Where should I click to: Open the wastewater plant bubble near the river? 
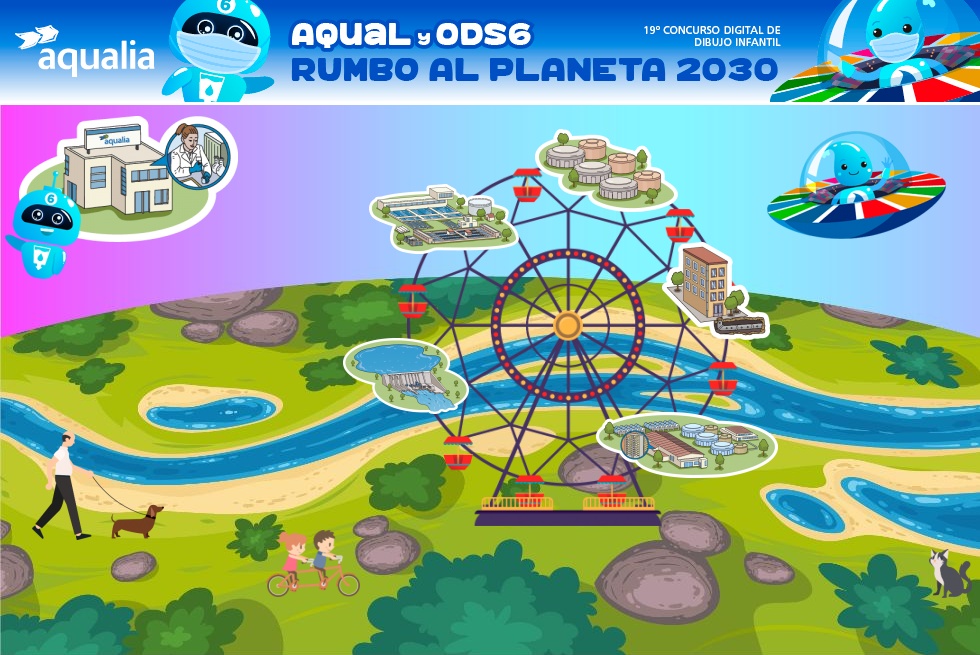coord(687,442)
